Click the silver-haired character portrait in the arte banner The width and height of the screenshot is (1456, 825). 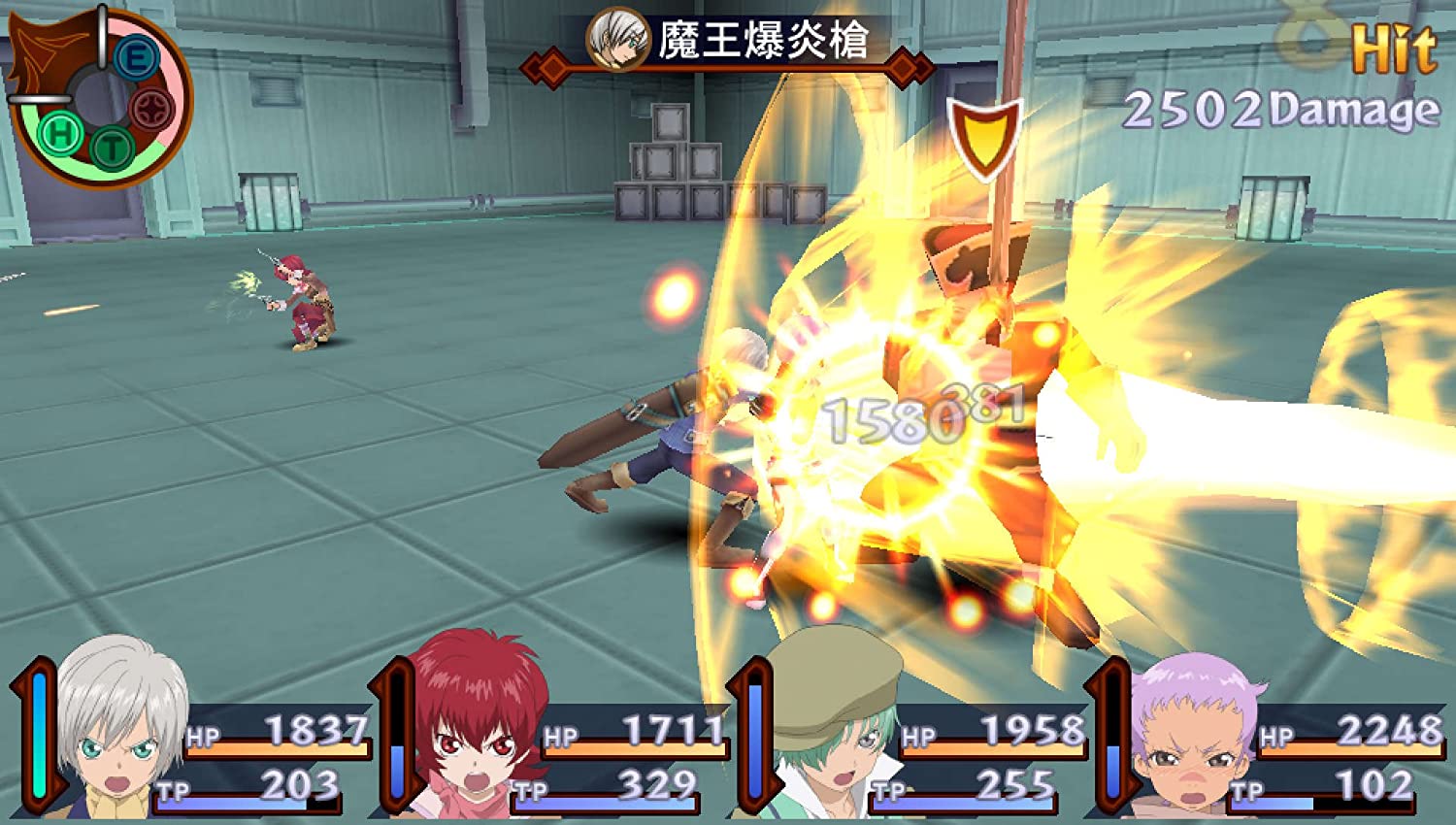[619, 41]
